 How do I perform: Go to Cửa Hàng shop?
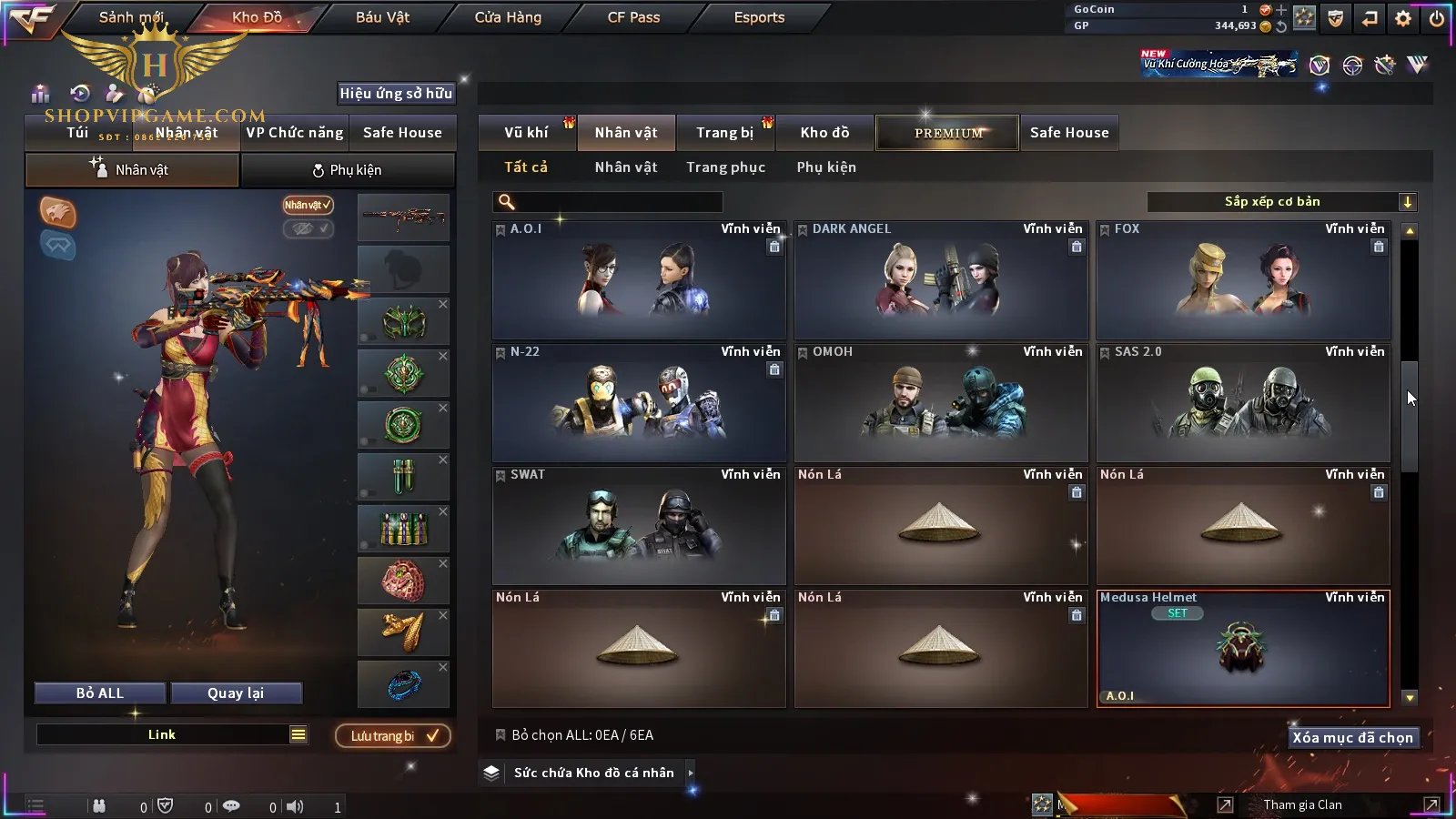(508, 17)
